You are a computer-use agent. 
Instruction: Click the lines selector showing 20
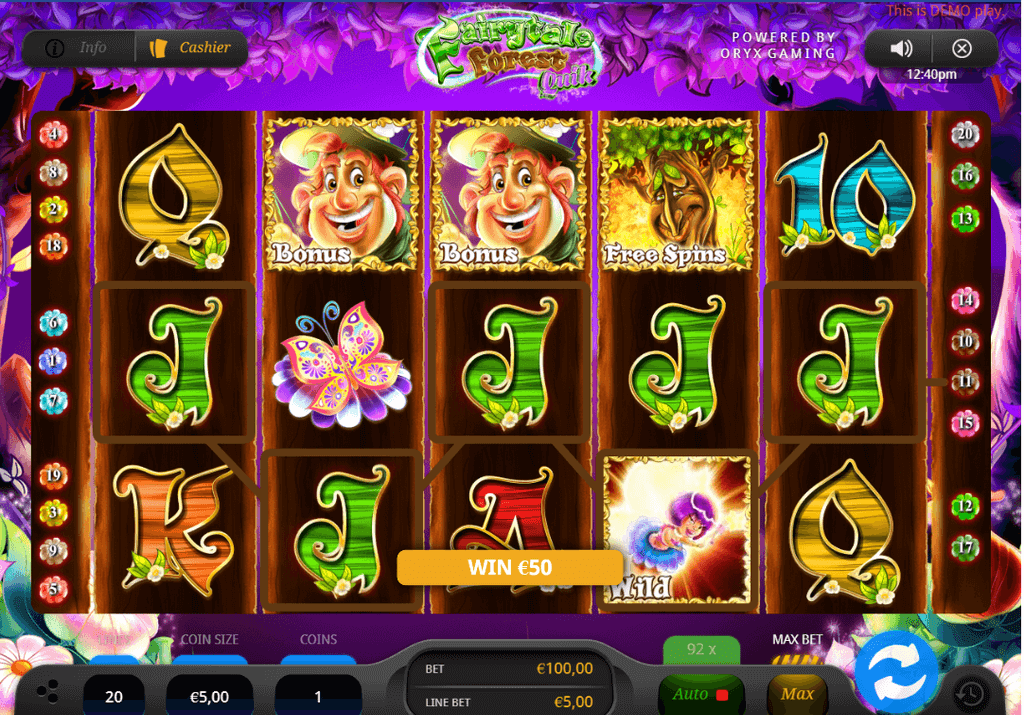pyautogui.click(x=114, y=696)
